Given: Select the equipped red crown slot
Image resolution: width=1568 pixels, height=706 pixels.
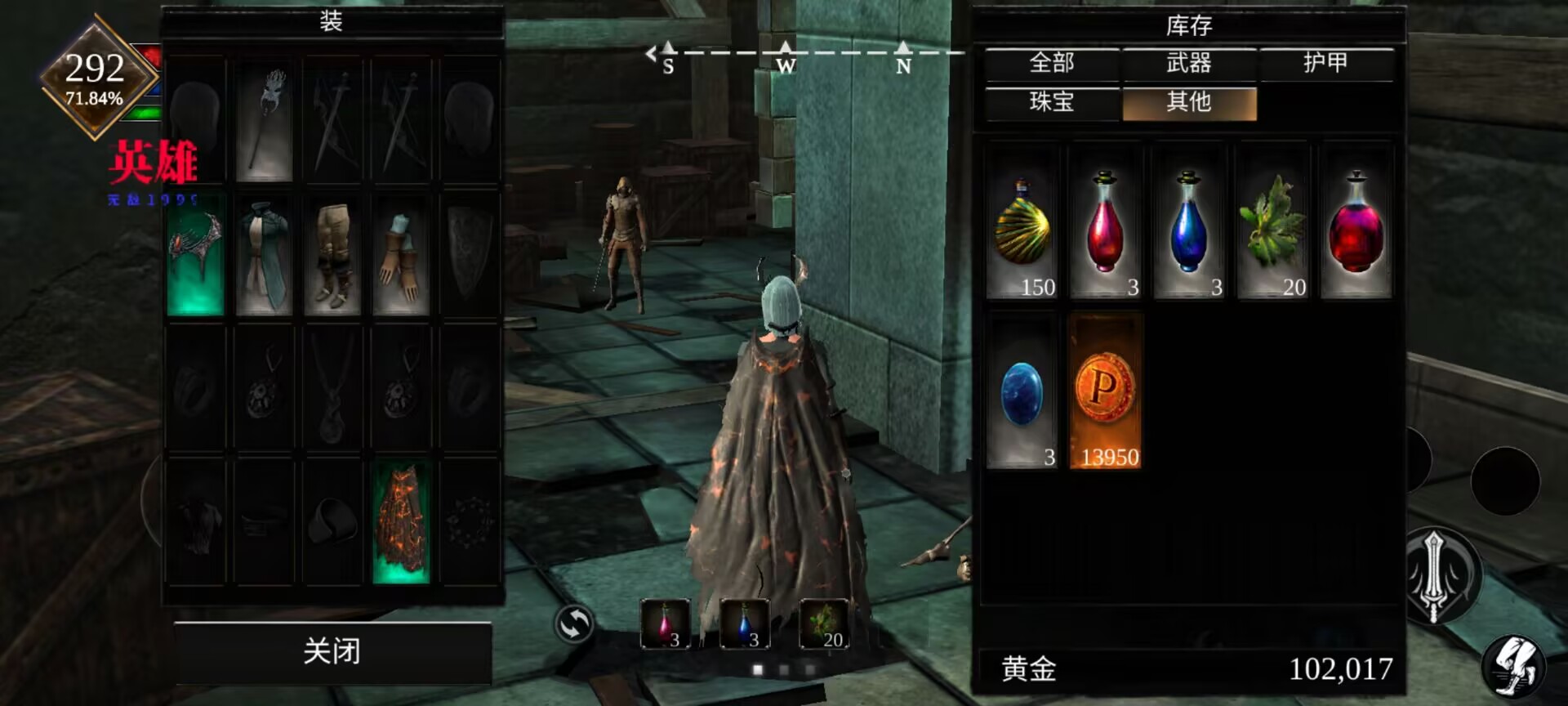Looking at the screenshot, I should pyautogui.click(x=195, y=255).
